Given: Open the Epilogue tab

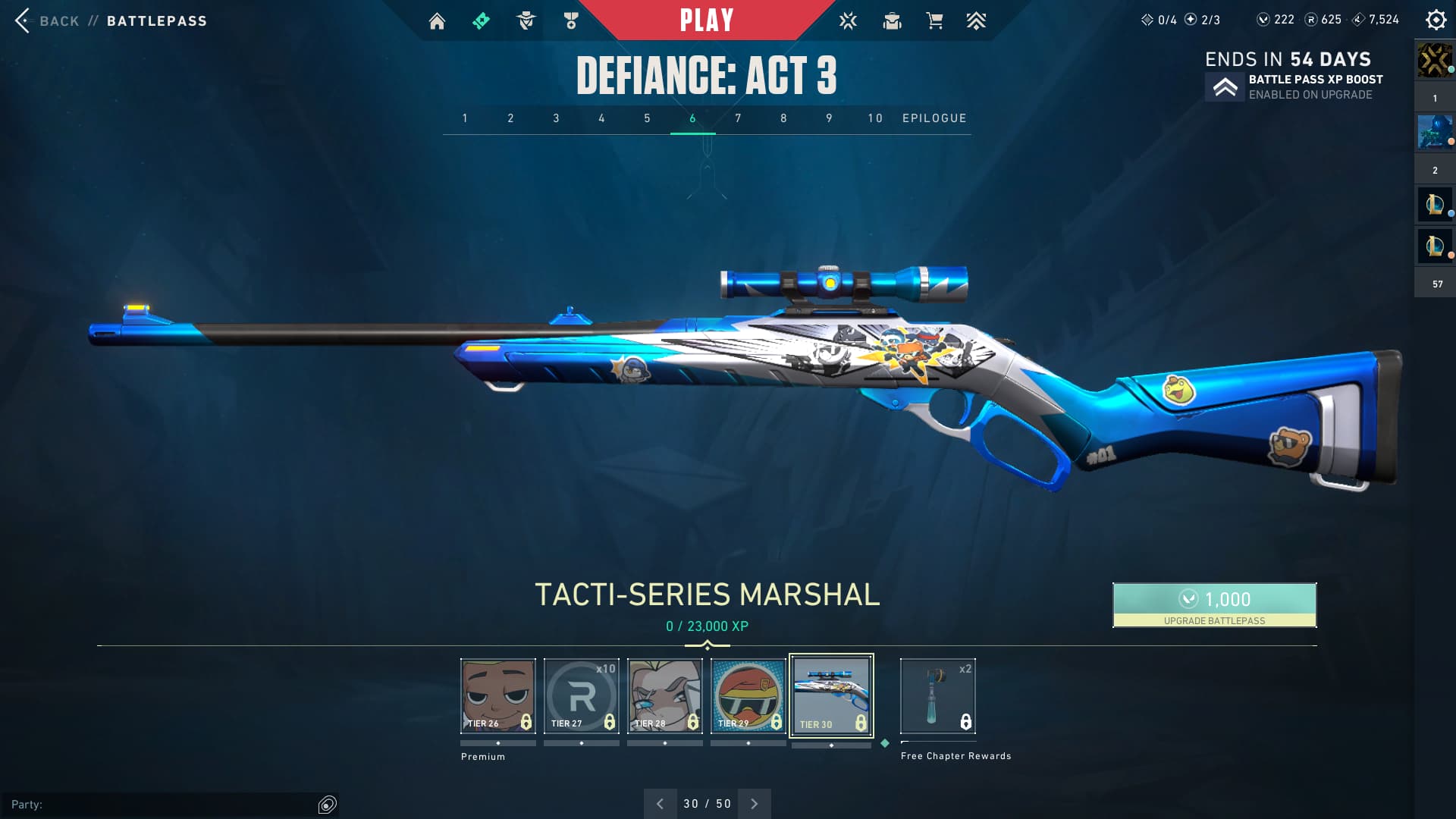Looking at the screenshot, I should point(934,118).
